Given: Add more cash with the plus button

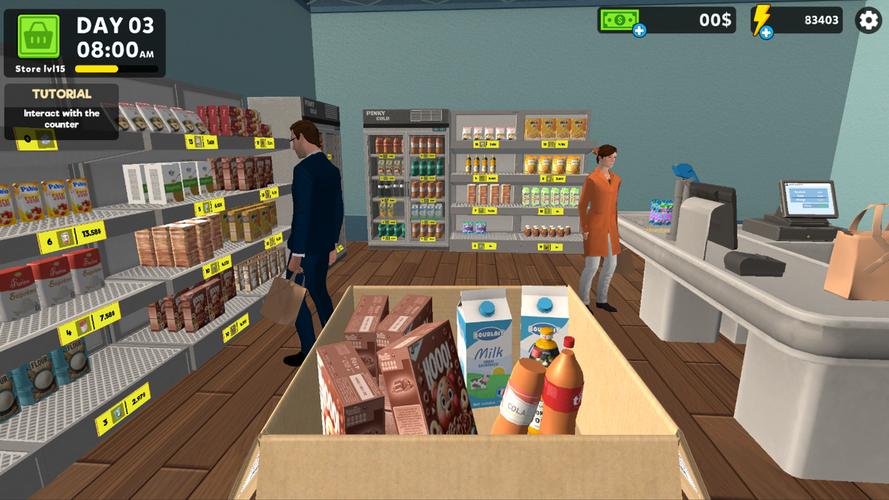Looking at the screenshot, I should [x=639, y=31].
